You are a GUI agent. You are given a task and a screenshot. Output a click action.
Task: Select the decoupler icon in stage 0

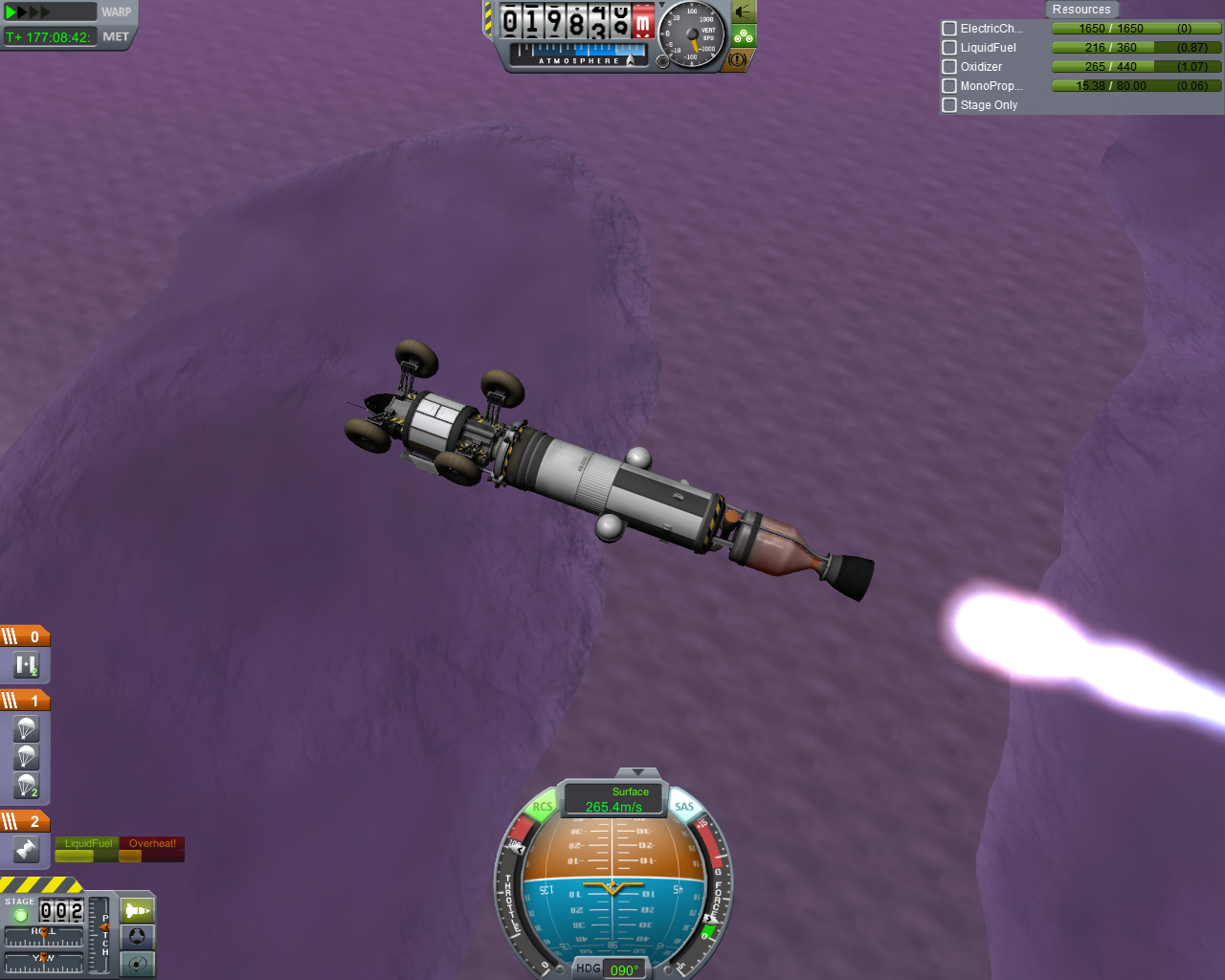[26, 664]
